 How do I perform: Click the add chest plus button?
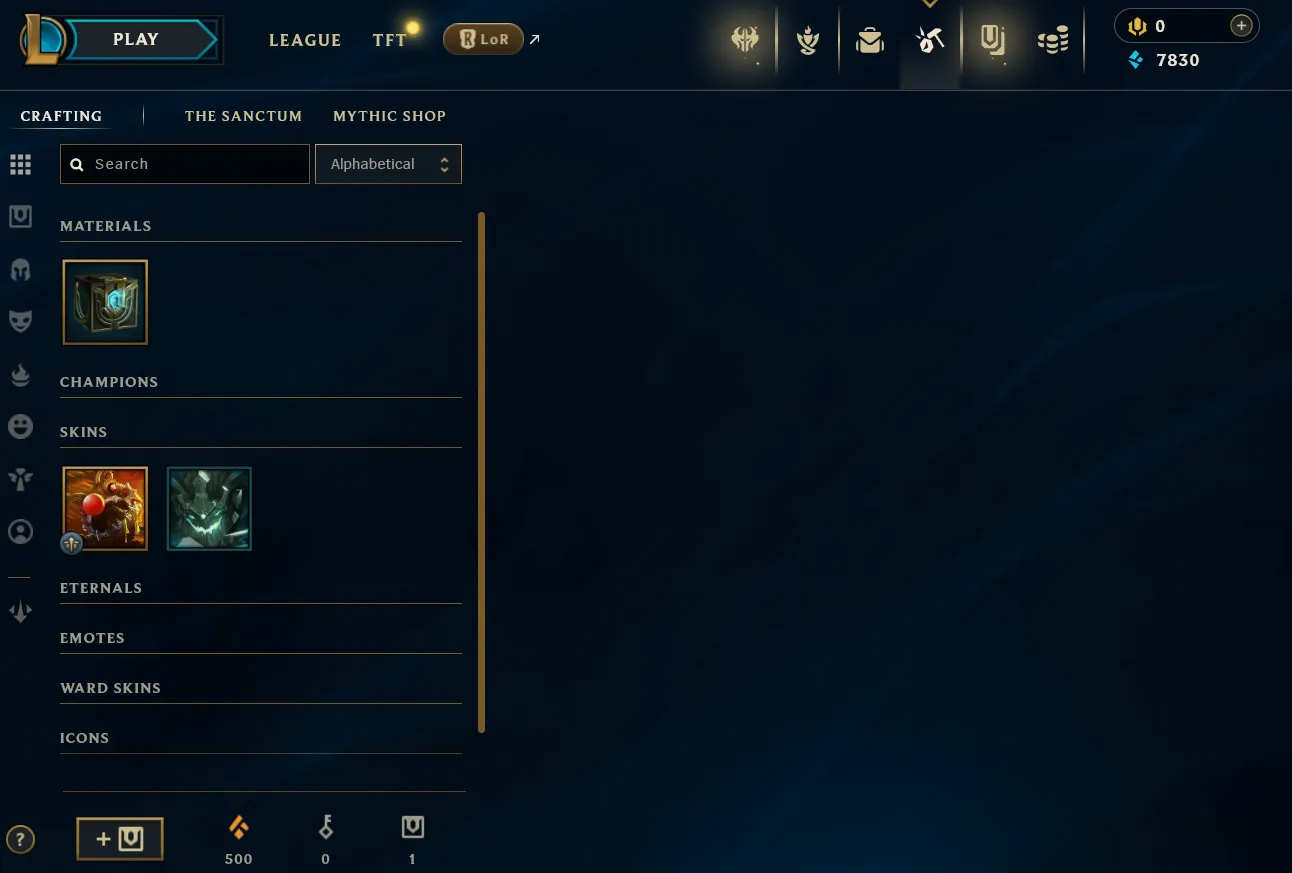[x=120, y=839]
